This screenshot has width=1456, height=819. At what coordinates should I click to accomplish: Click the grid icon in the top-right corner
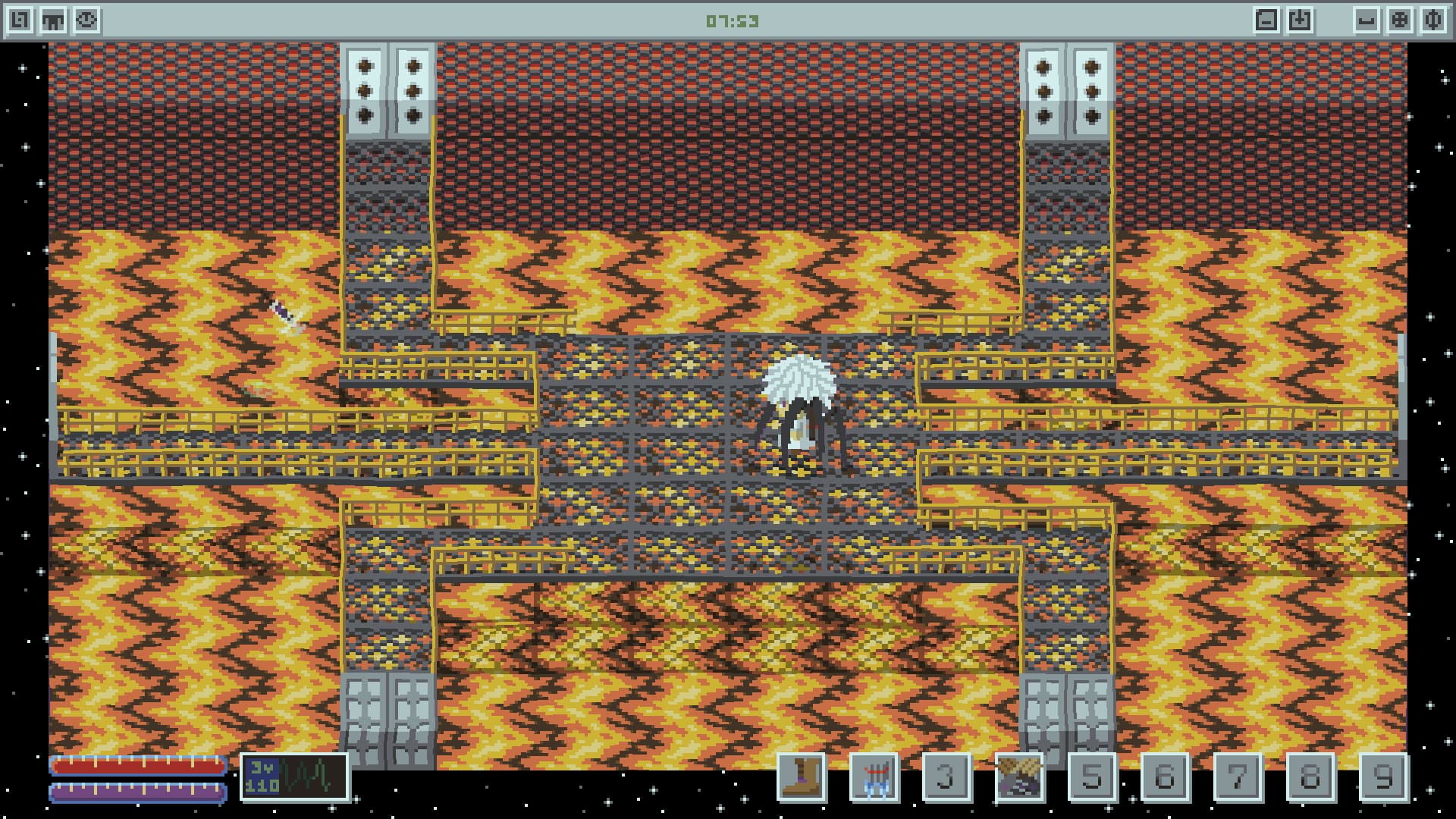pyautogui.click(x=1400, y=20)
